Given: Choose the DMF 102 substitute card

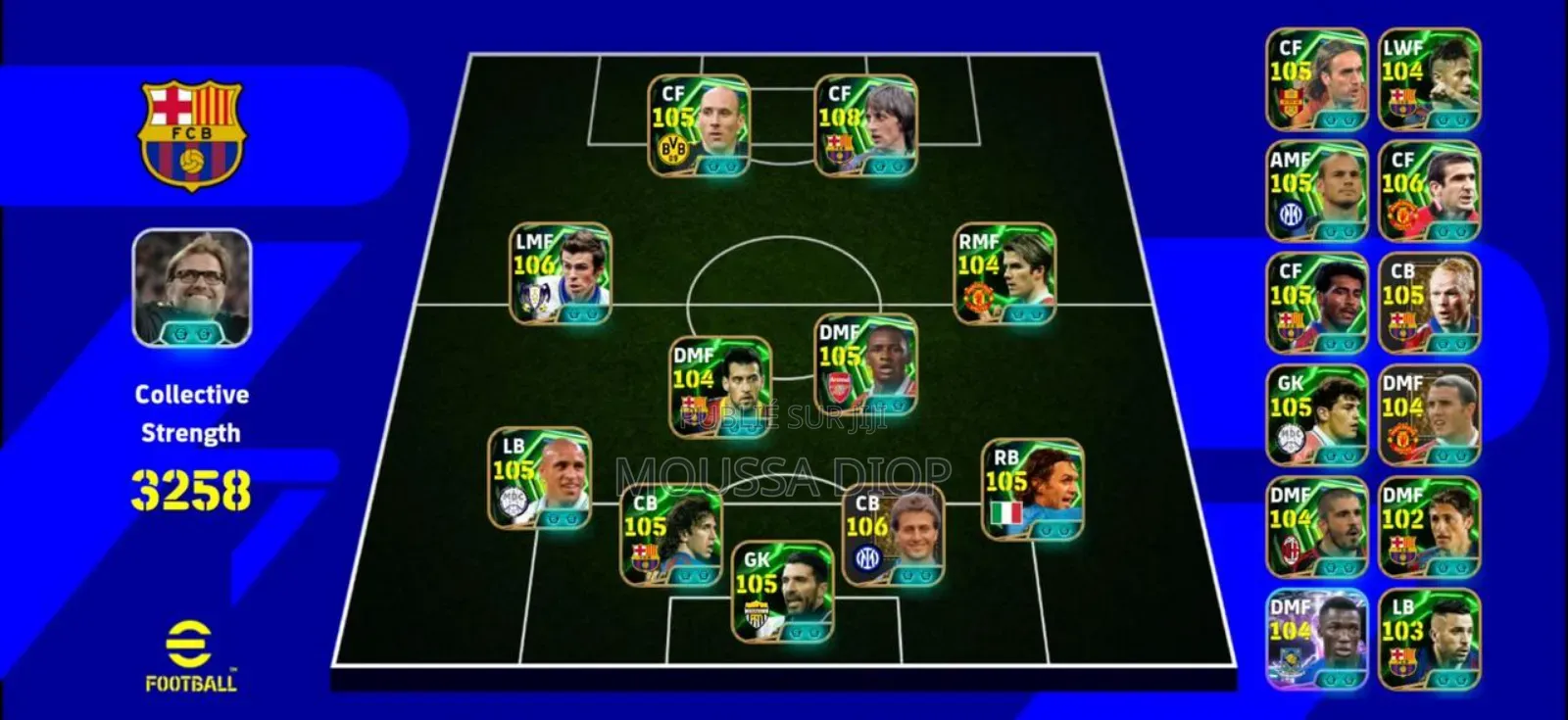Looking at the screenshot, I should coord(1429,528).
